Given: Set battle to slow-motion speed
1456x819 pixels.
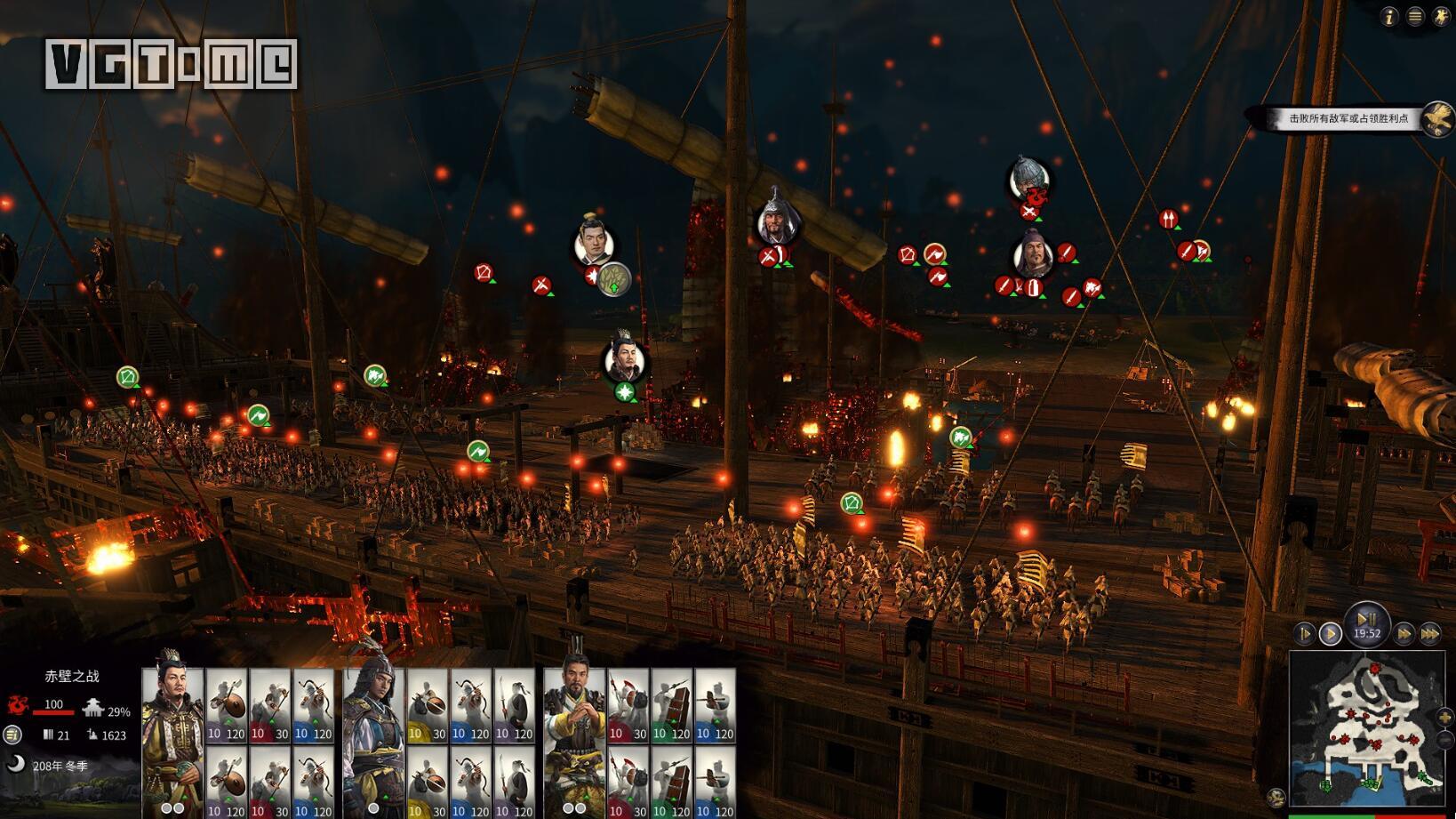Looking at the screenshot, I should (1304, 634).
